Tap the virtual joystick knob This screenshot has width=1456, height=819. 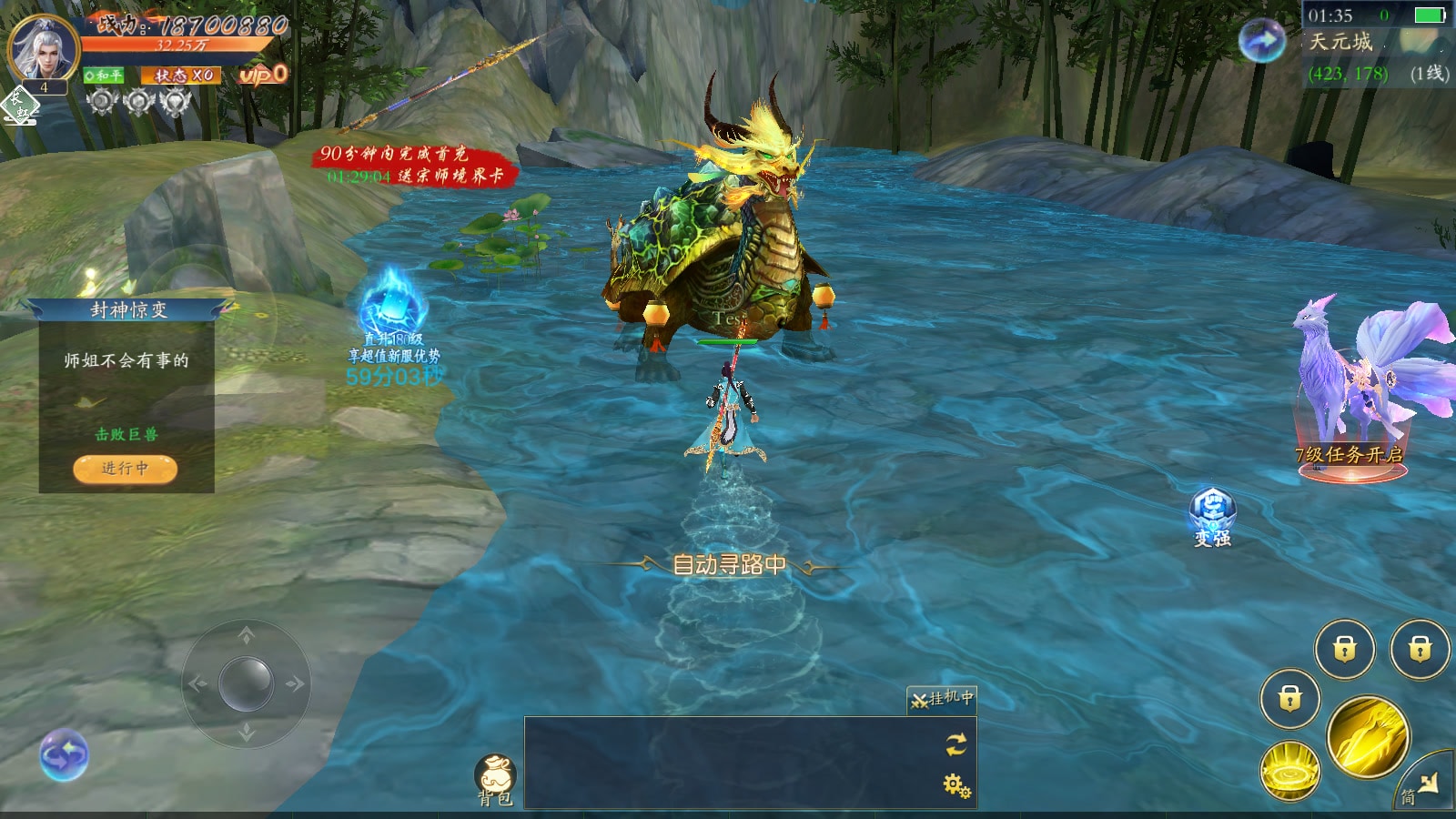coord(246,682)
